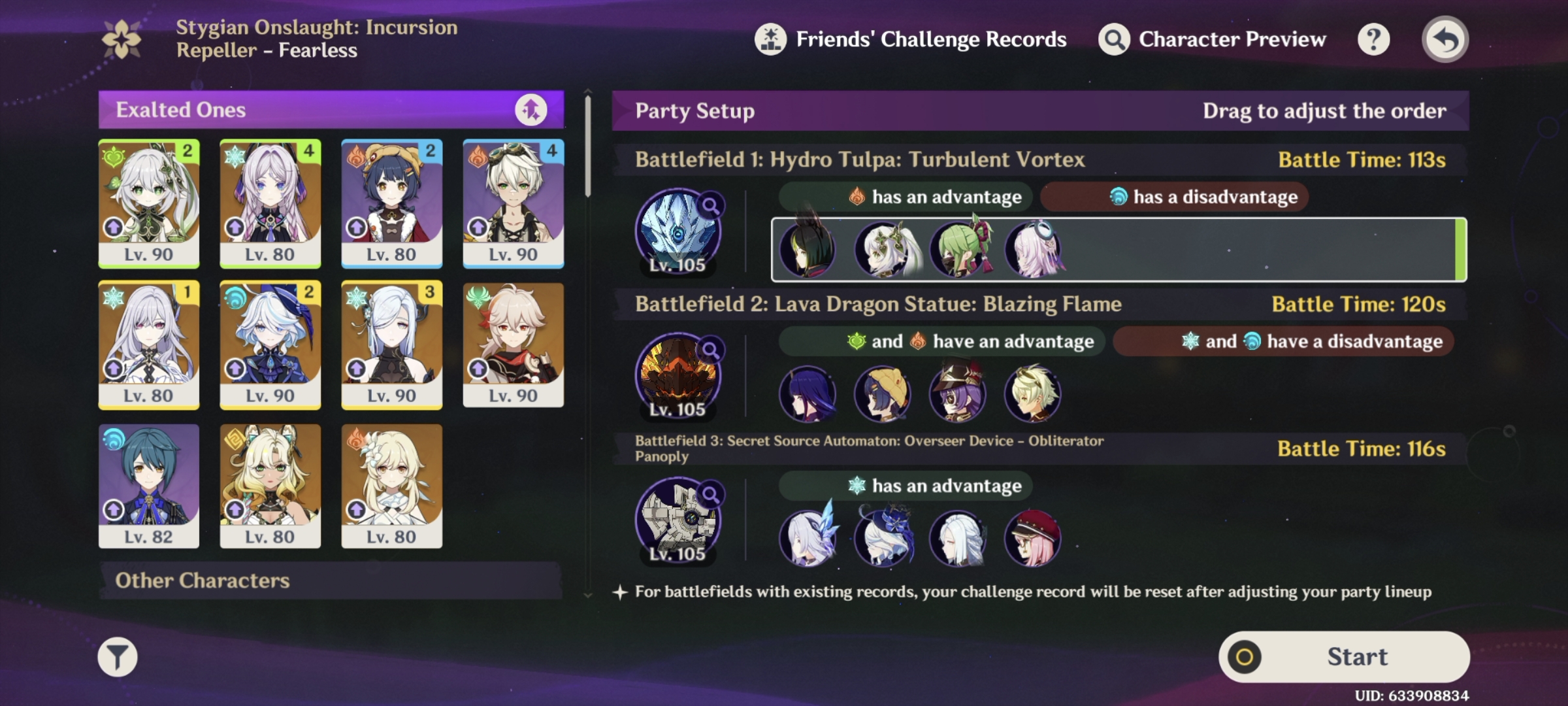
Task: Toggle the sort order icon on Exalted Ones
Action: tap(532, 110)
